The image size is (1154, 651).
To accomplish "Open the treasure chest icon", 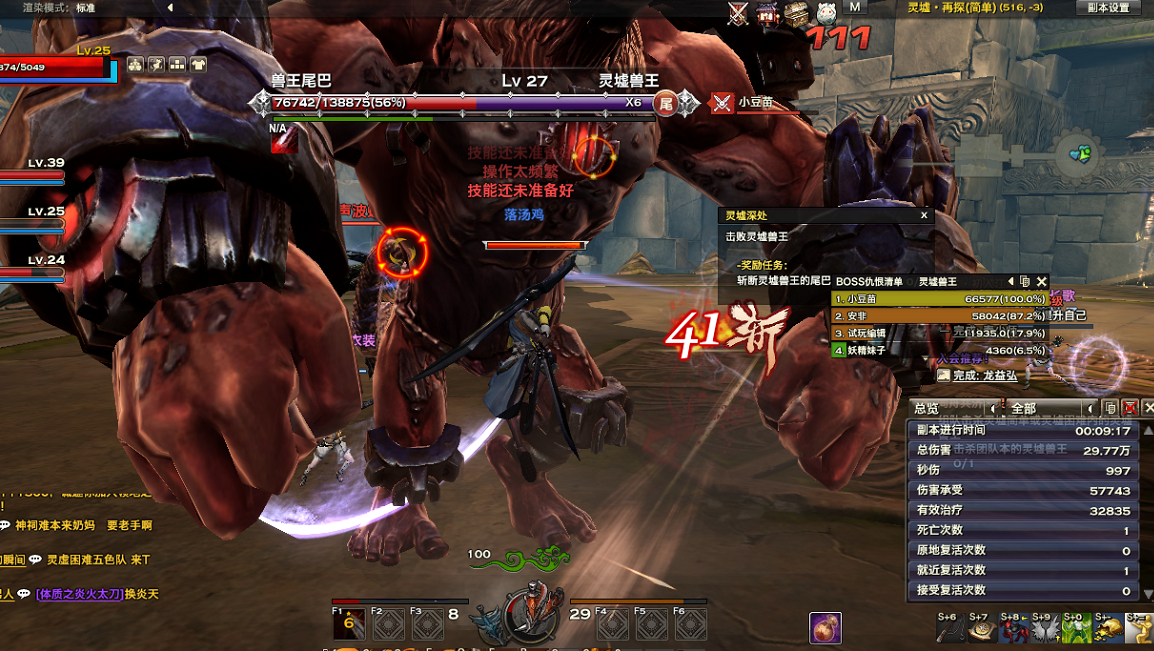I will point(796,13).
